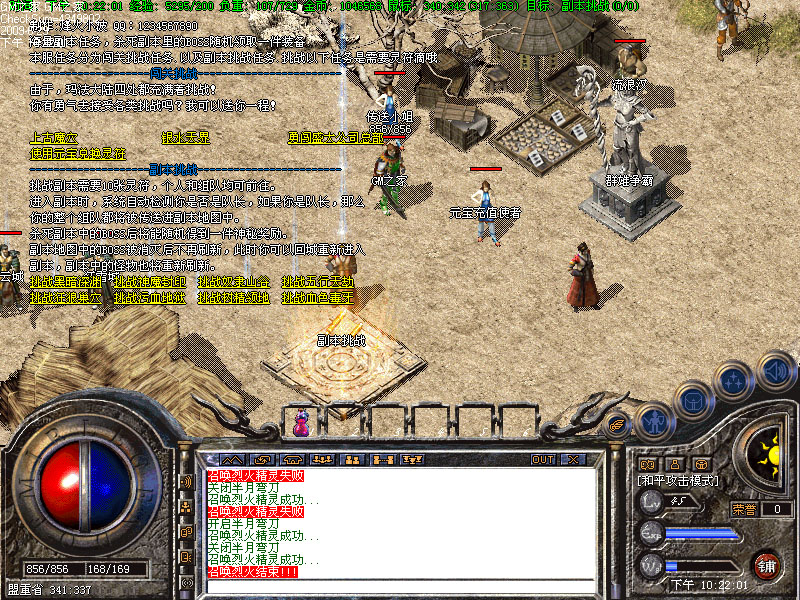Viewport: 800px width, 600px height.
Task: Click the winged orb button
Action: (x=618, y=425)
